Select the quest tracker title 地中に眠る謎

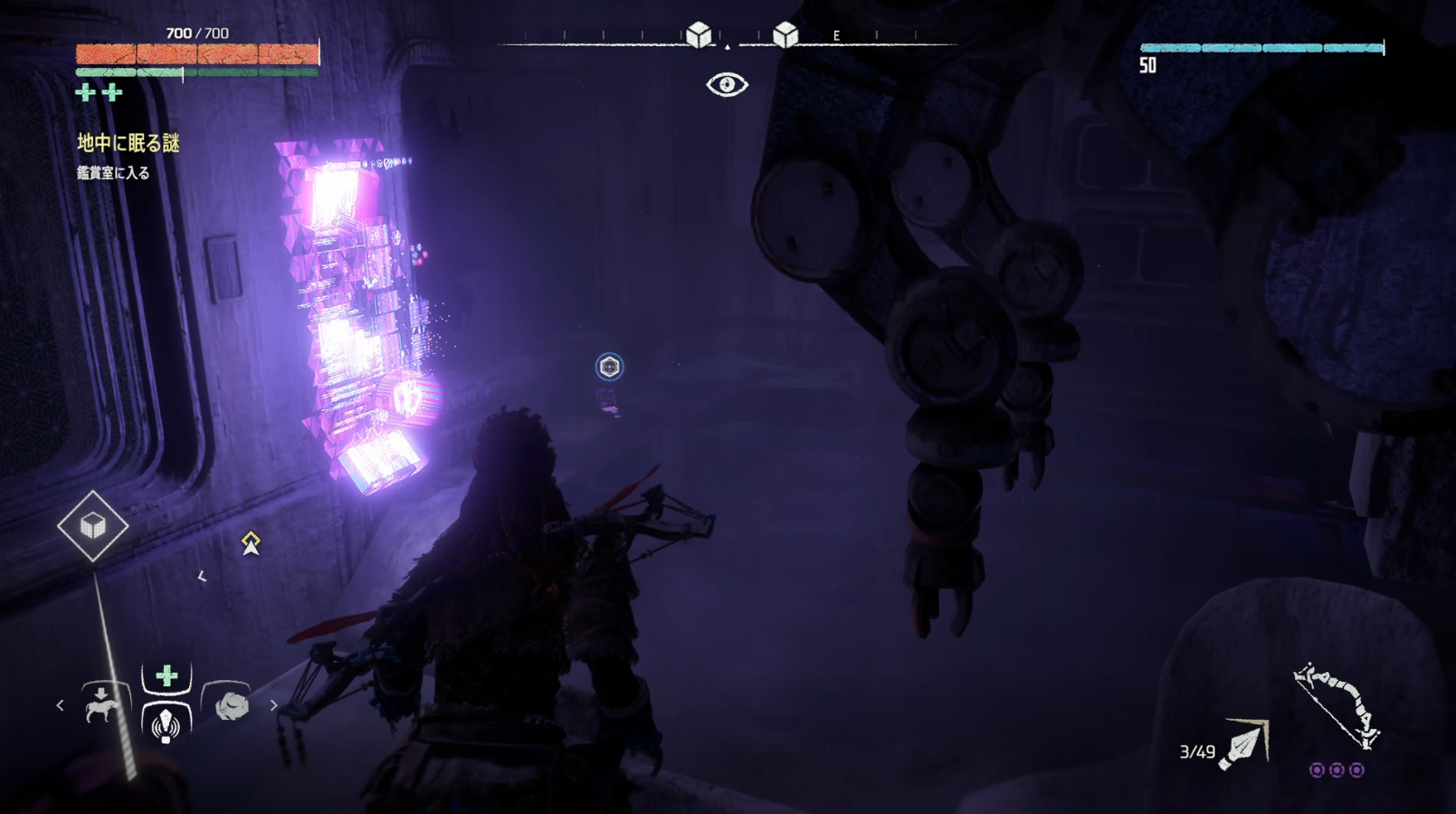128,143
